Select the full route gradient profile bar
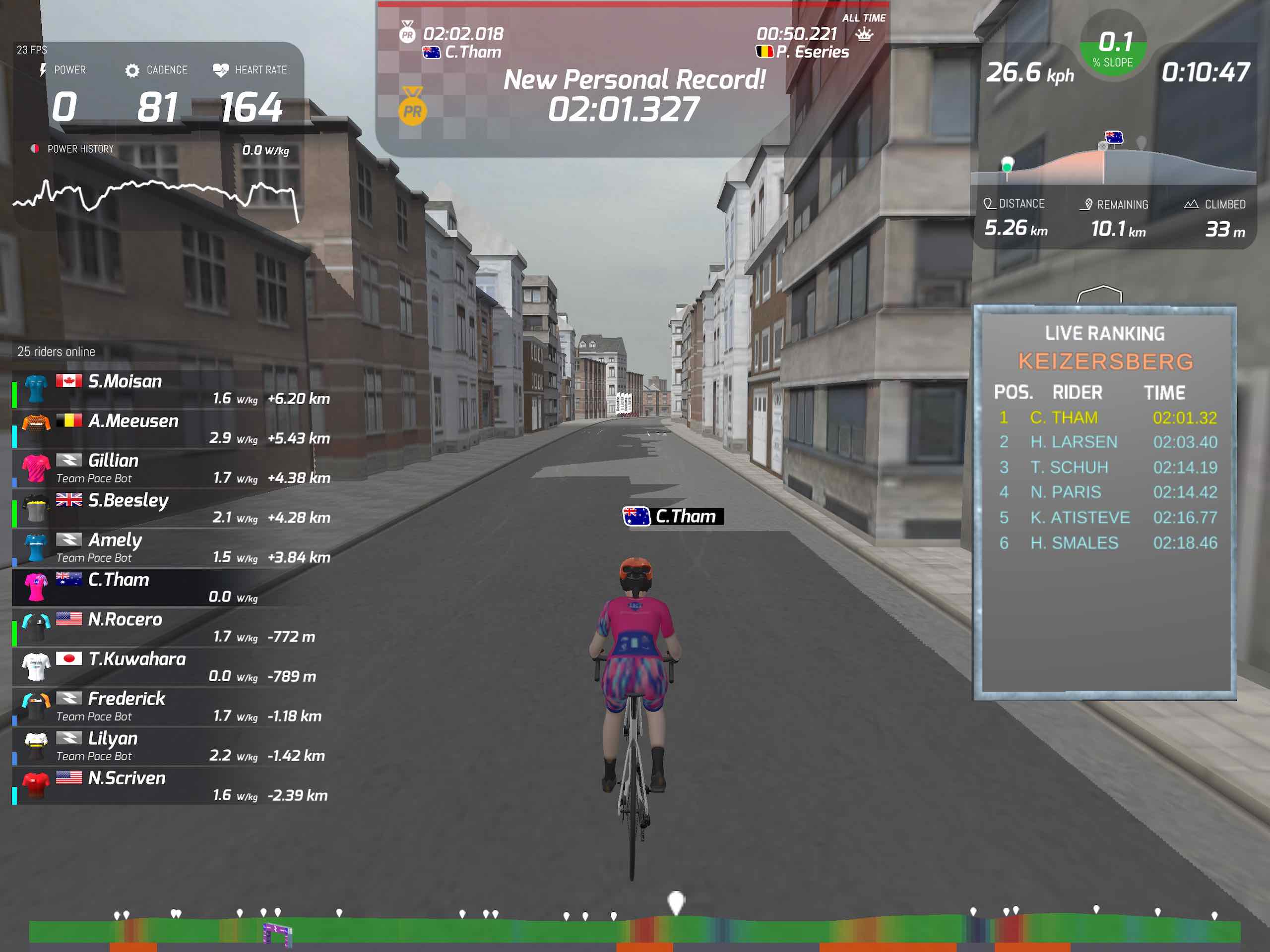The width and height of the screenshot is (1270, 952). point(635,930)
